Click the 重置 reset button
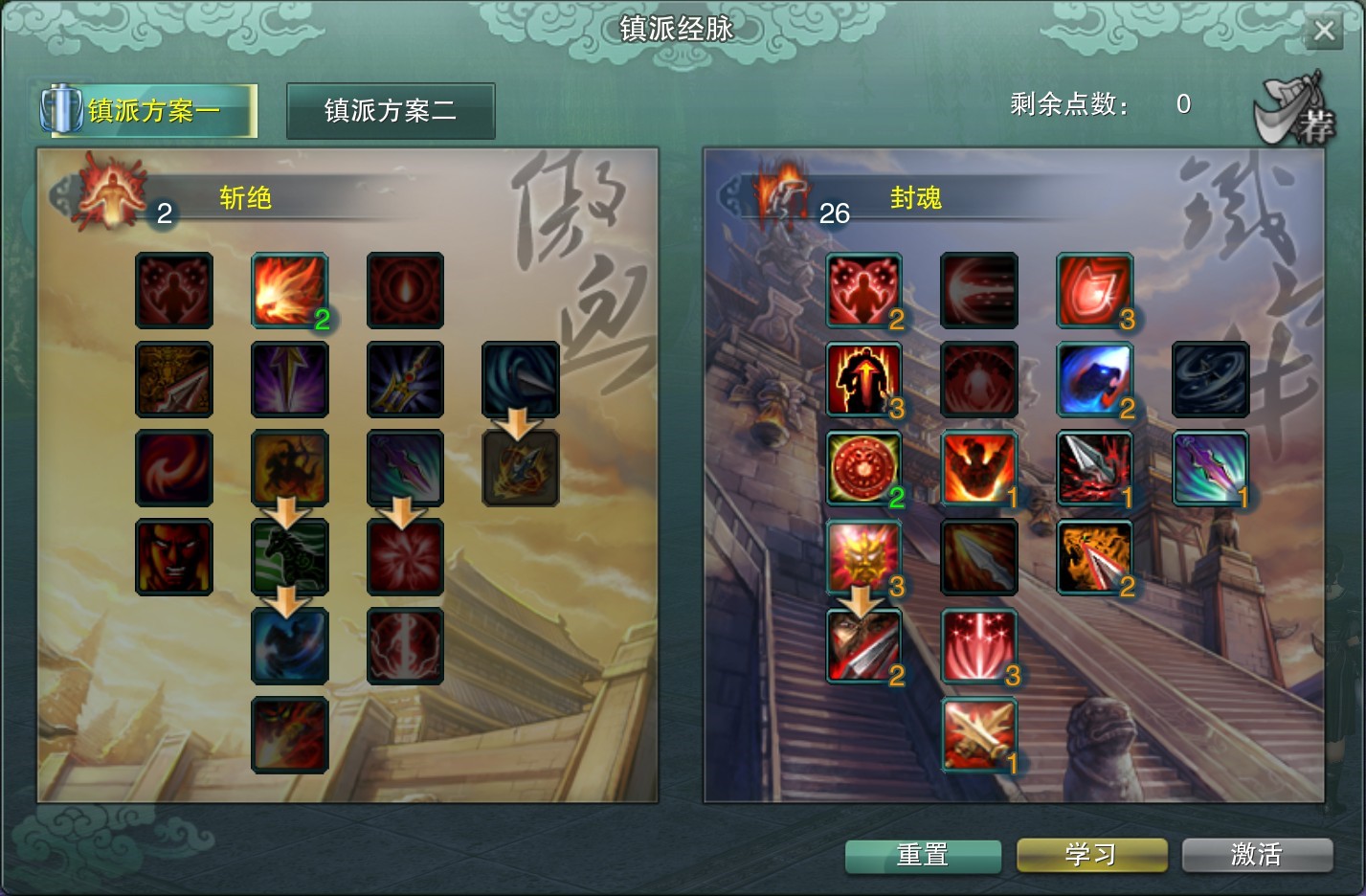This screenshot has height=896, width=1366. [x=922, y=856]
